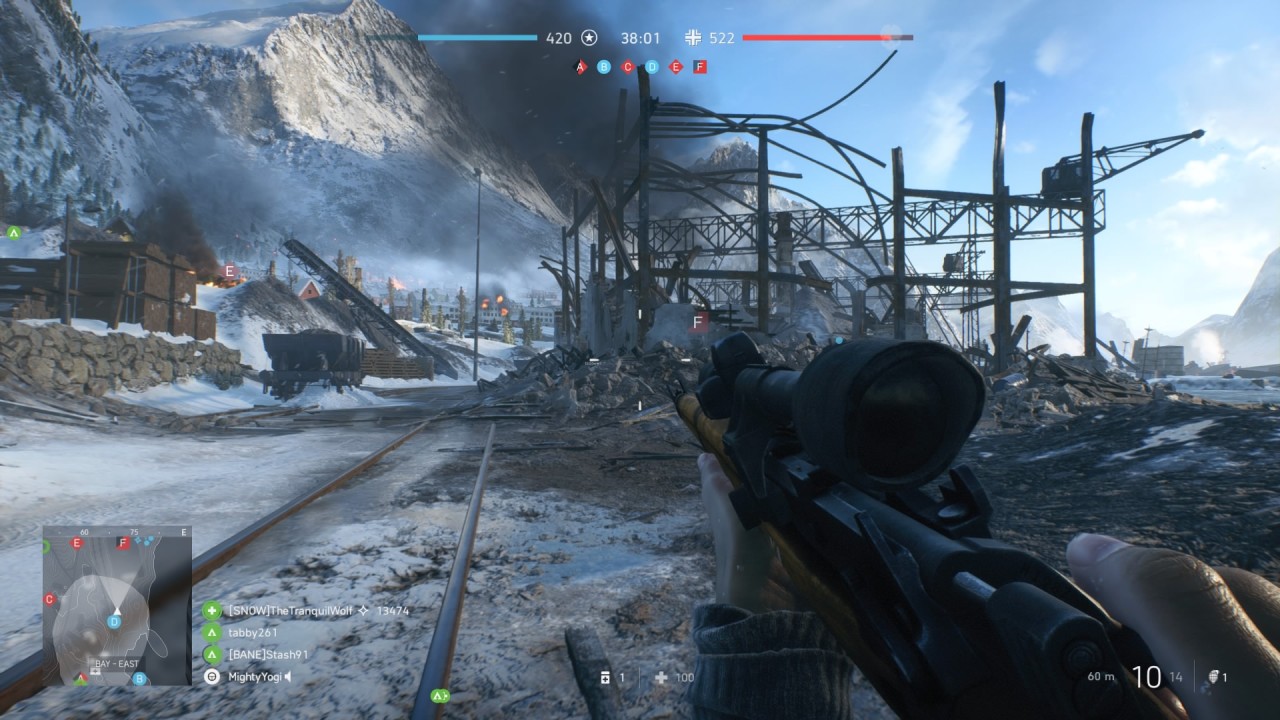Pick objective flag D in the top bar
This screenshot has width=1280, height=720.
click(x=652, y=67)
